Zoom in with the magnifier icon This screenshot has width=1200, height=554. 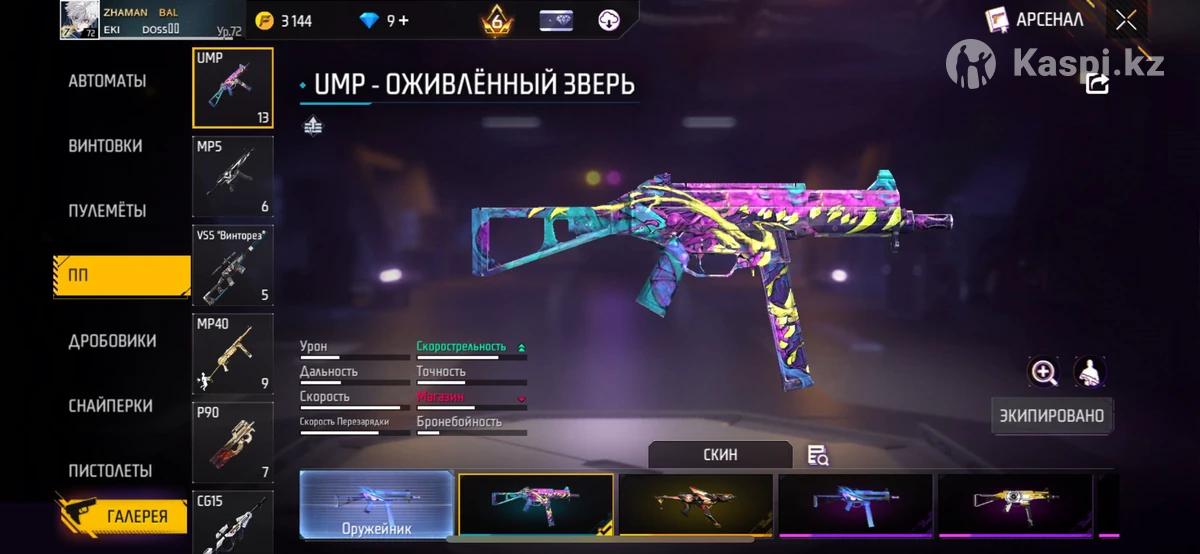(x=1044, y=372)
